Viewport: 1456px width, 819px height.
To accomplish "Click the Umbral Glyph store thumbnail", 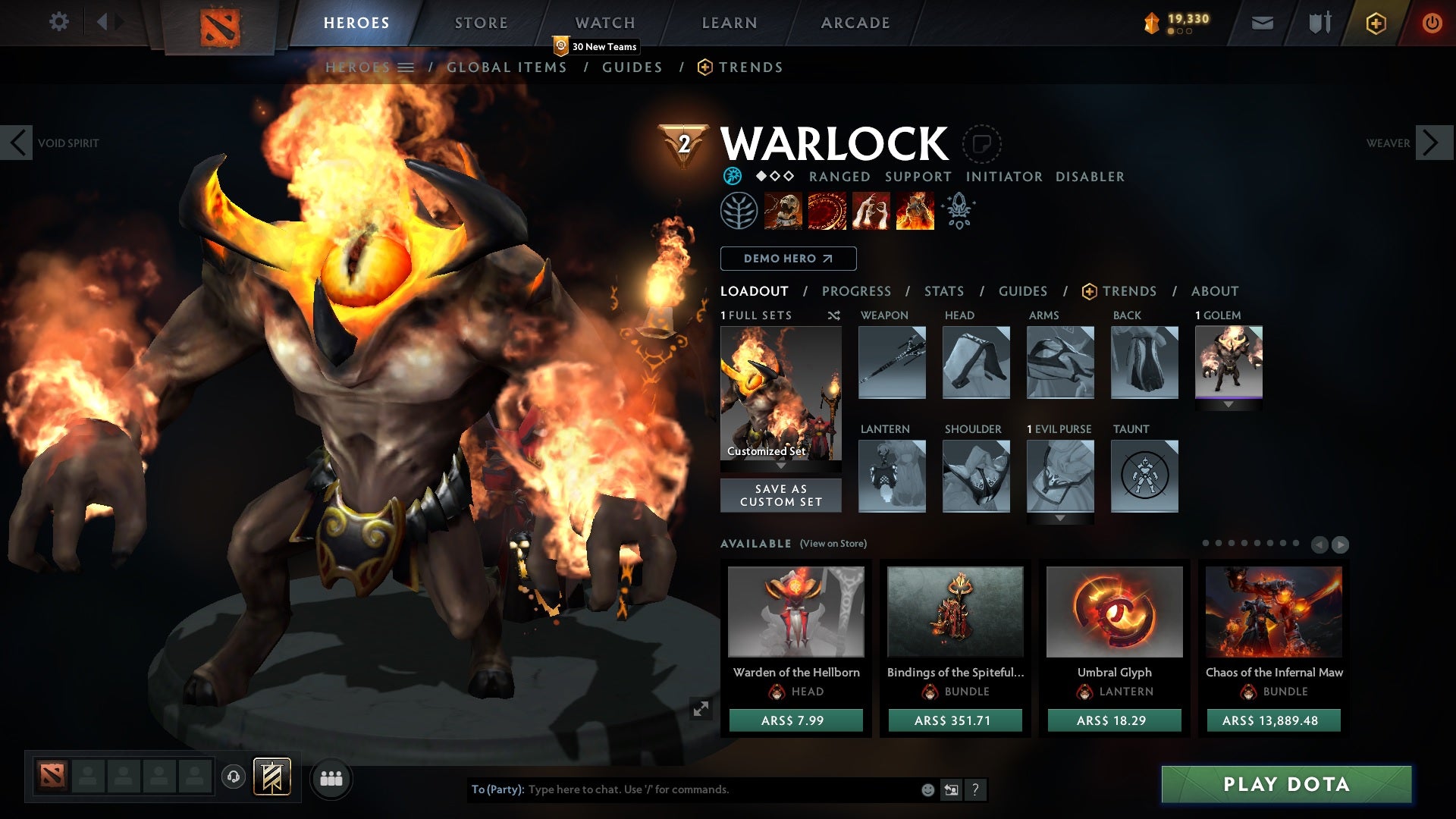I will point(1114,611).
